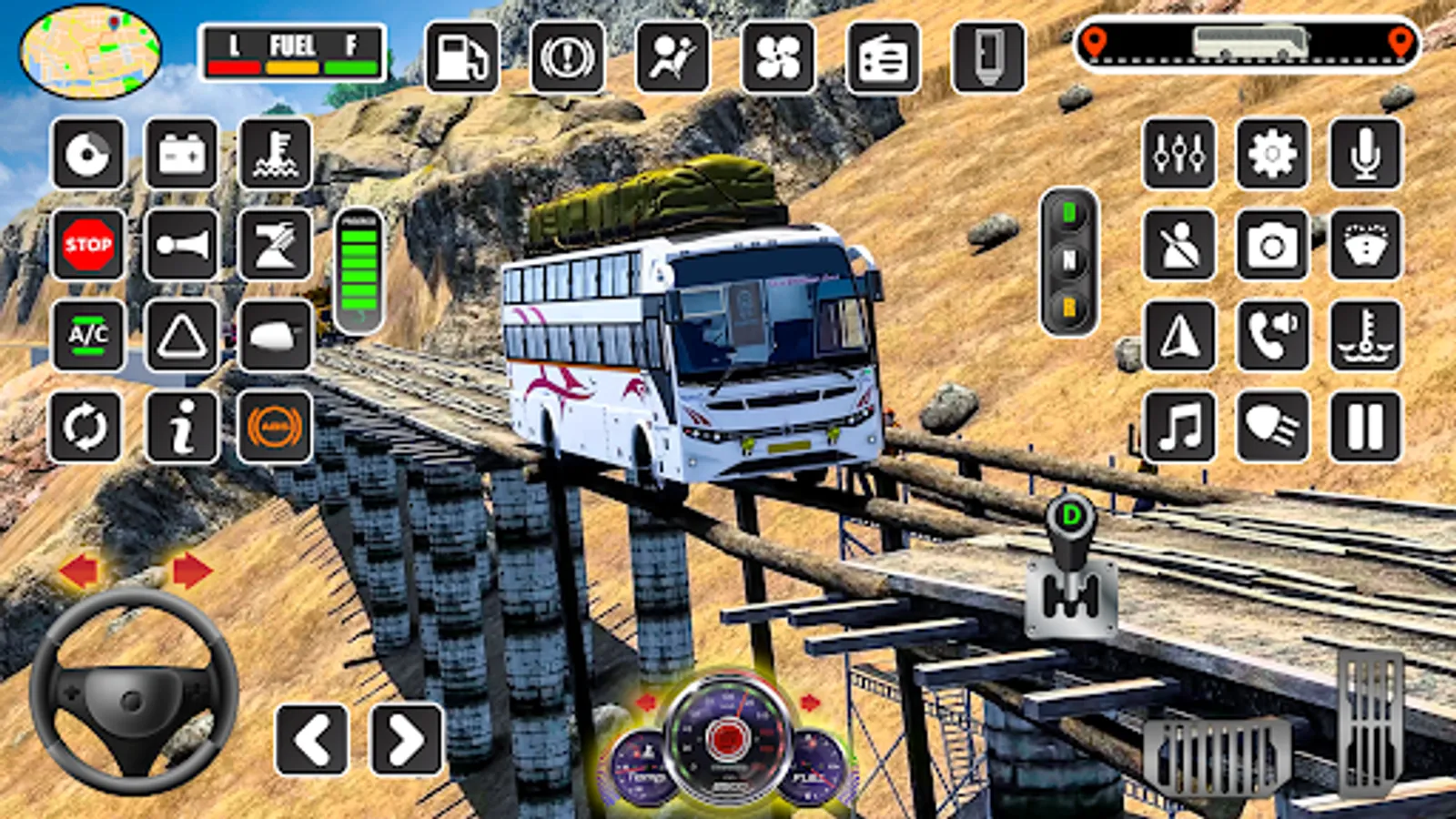Tap the fan icon button
1456x819 pixels.
[x=778, y=58]
